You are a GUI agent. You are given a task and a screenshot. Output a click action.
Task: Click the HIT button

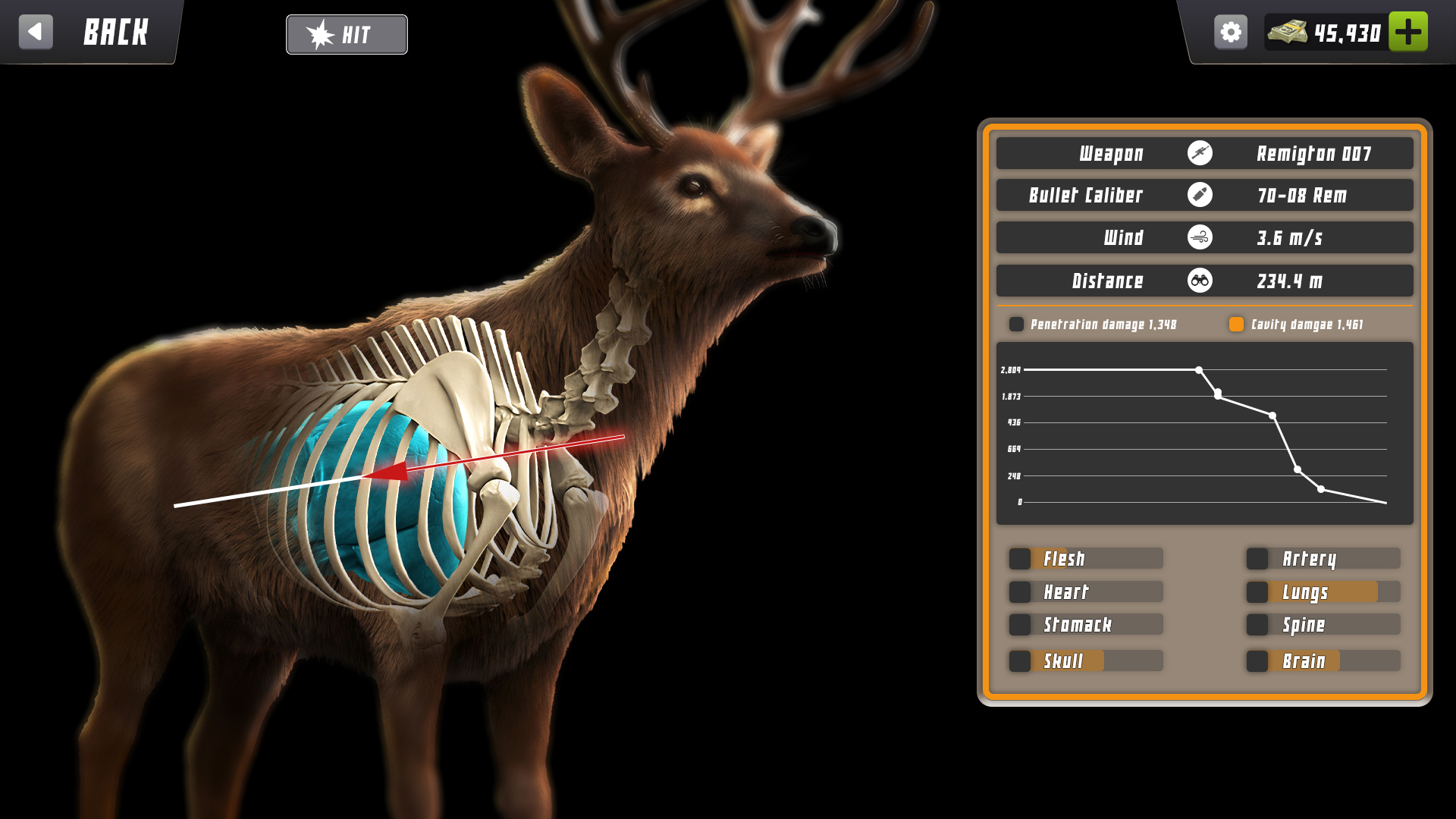(x=347, y=34)
